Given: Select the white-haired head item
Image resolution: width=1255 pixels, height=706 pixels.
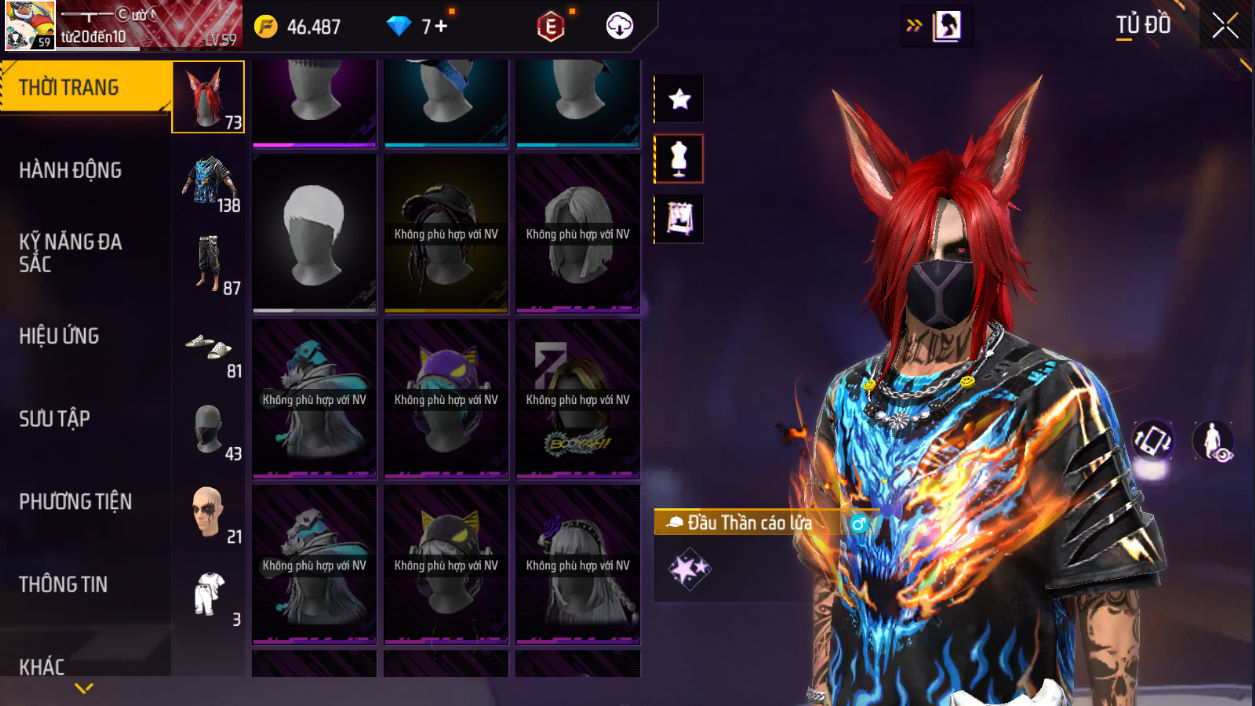Looking at the screenshot, I should point(314,233).
